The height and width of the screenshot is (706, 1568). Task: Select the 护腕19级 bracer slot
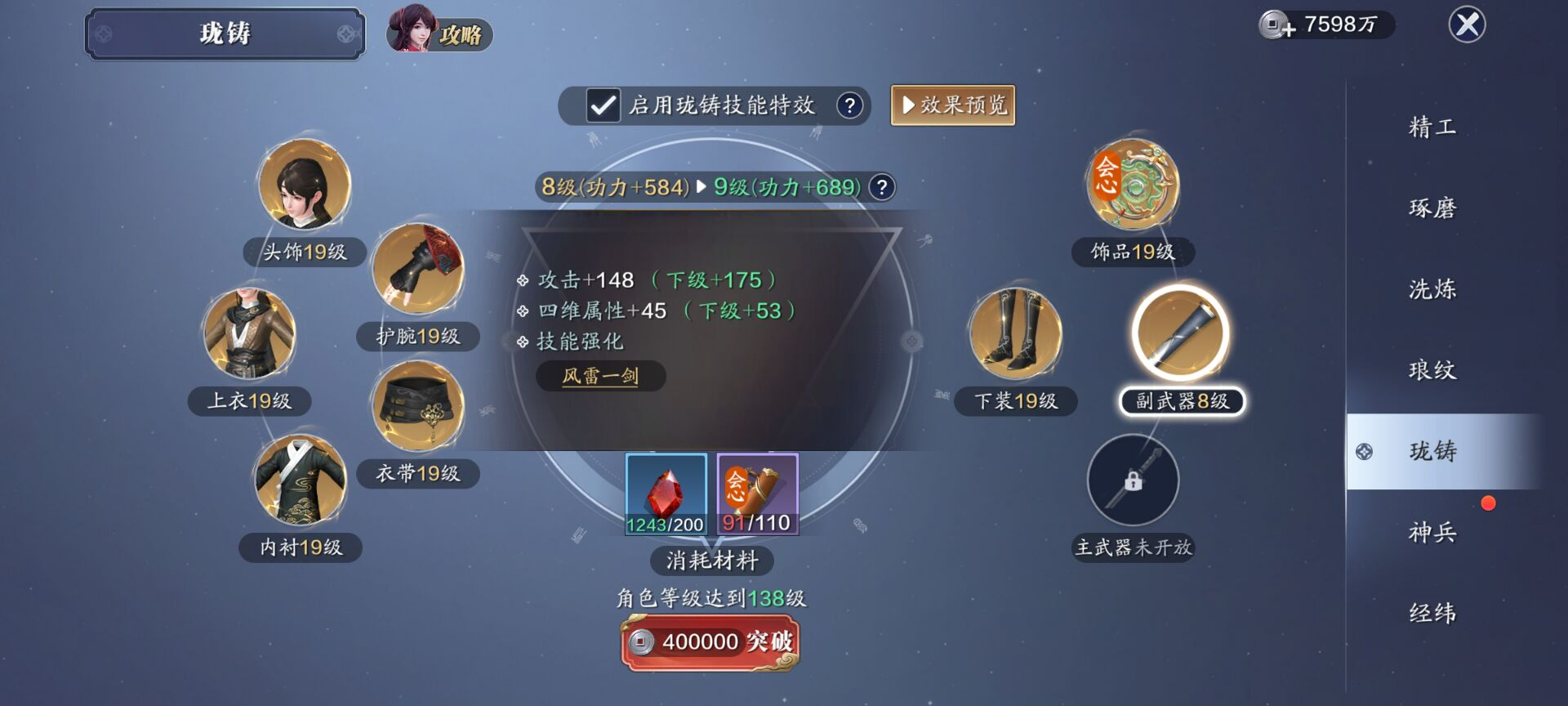click(x=417, y=269)
